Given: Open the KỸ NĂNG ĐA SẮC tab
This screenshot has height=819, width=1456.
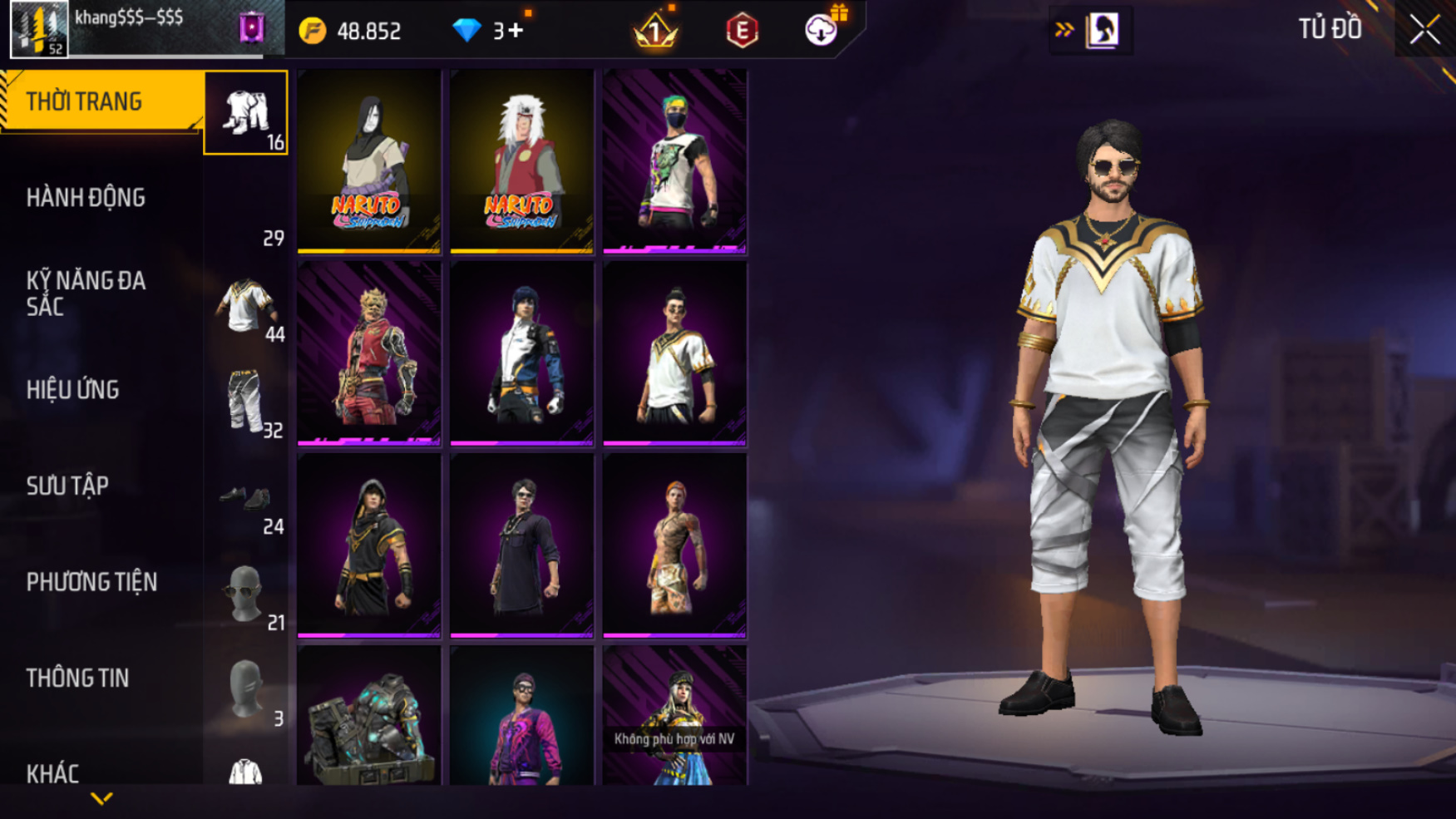Looking at the screenshot, I should click(86, 294).
